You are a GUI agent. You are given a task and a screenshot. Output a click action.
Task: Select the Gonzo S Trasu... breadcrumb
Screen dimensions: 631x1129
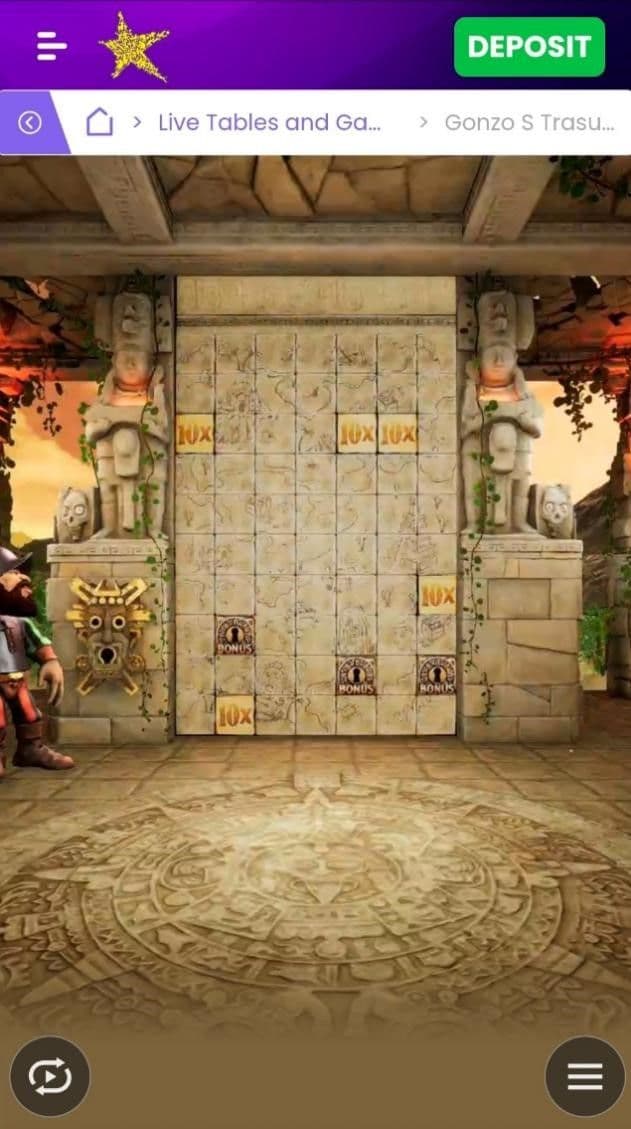tap(529, 122)
